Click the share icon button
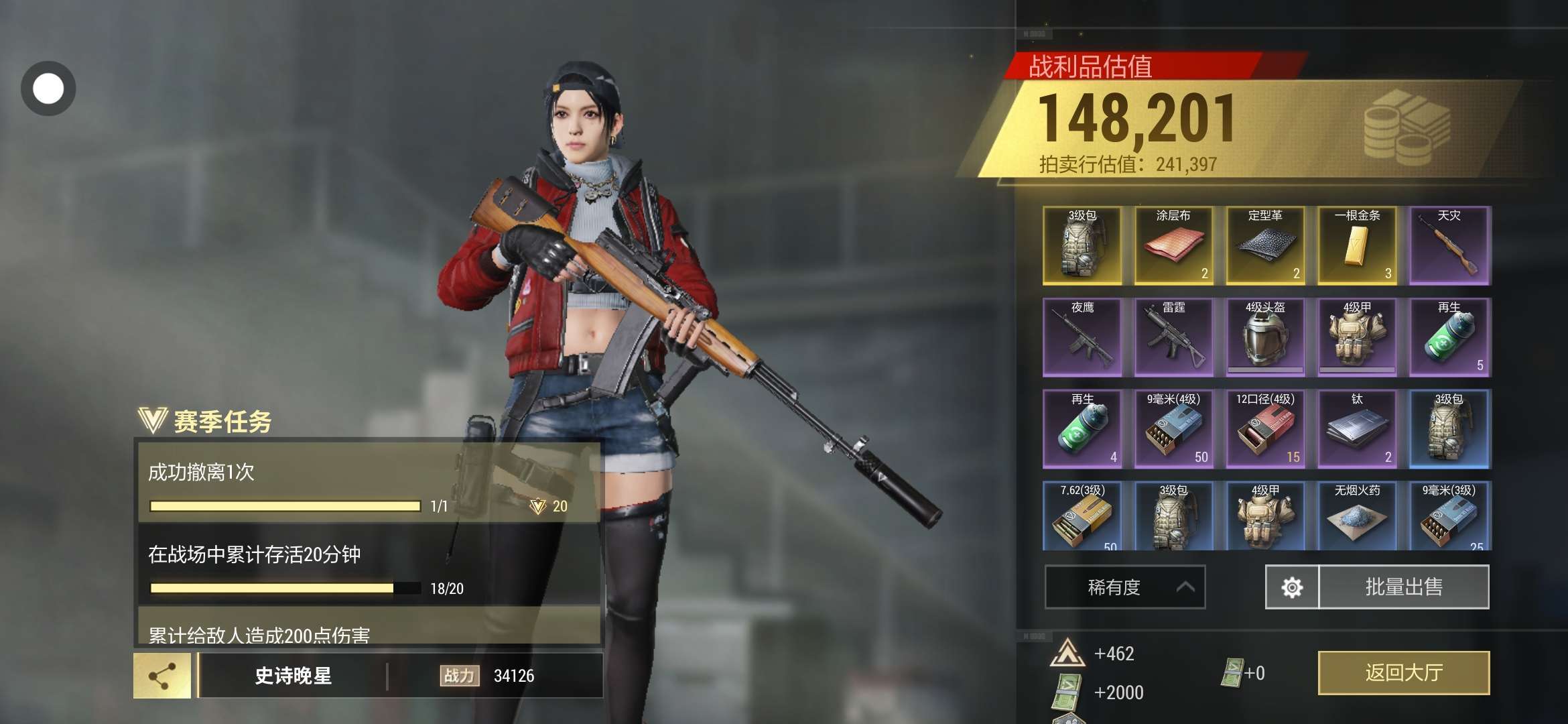 (161, 676)
